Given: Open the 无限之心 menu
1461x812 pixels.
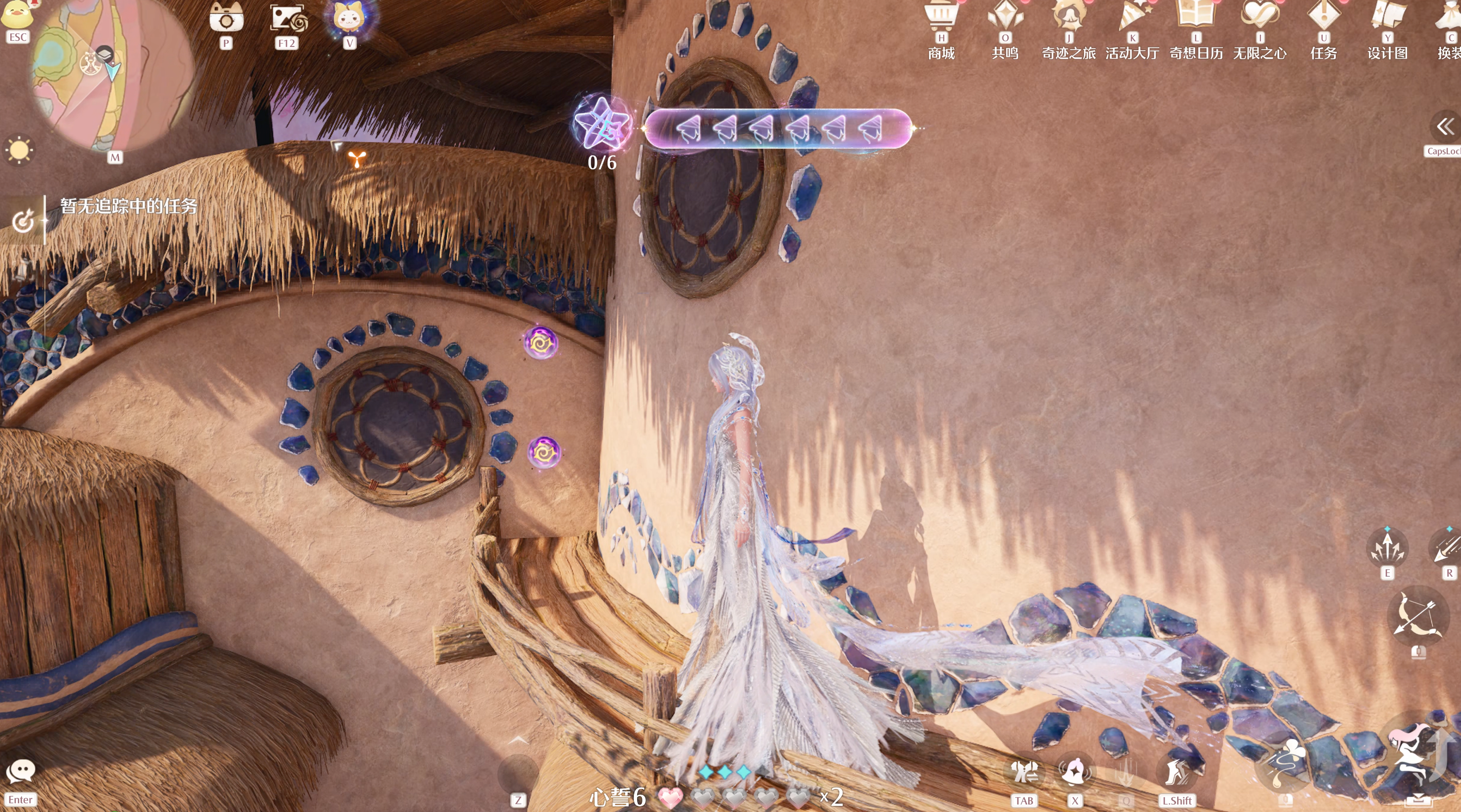Looking at the screenshot, I should point(1260,16).
